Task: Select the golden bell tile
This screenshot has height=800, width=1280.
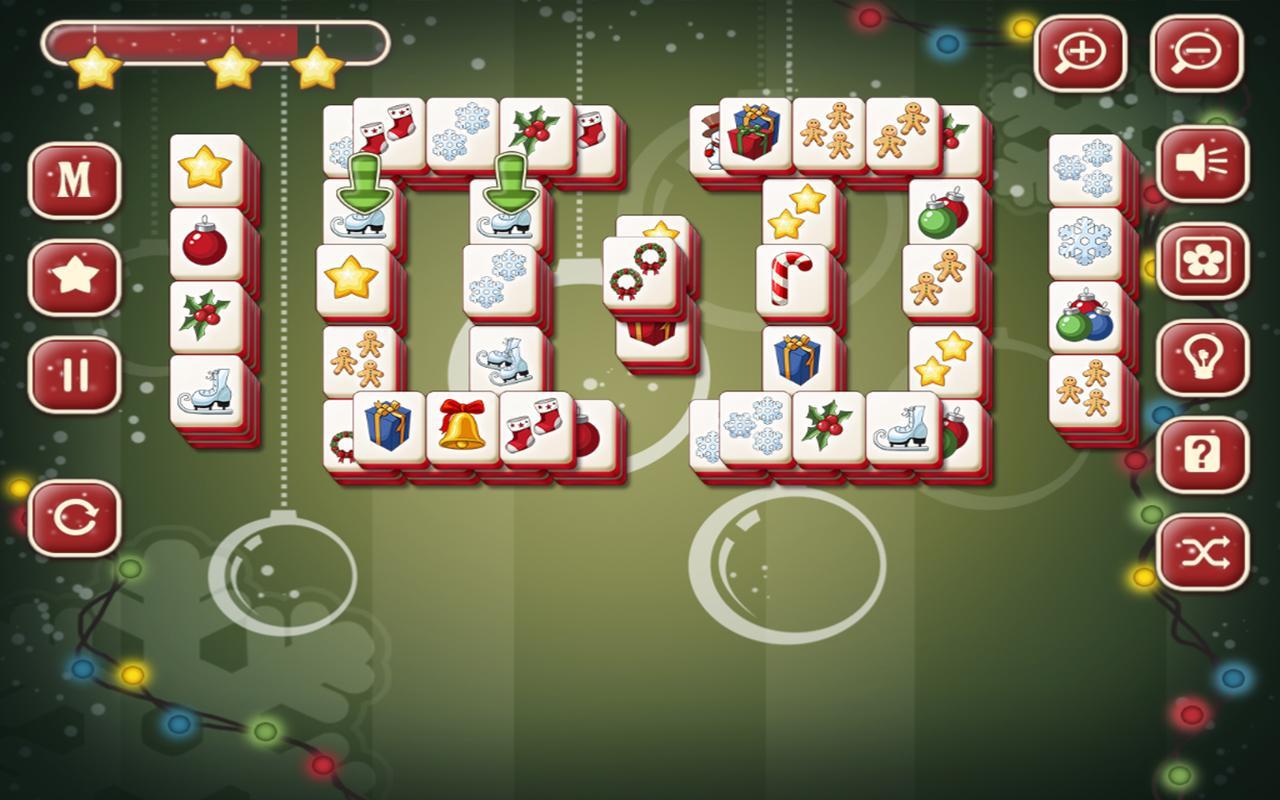Action: 458,428
